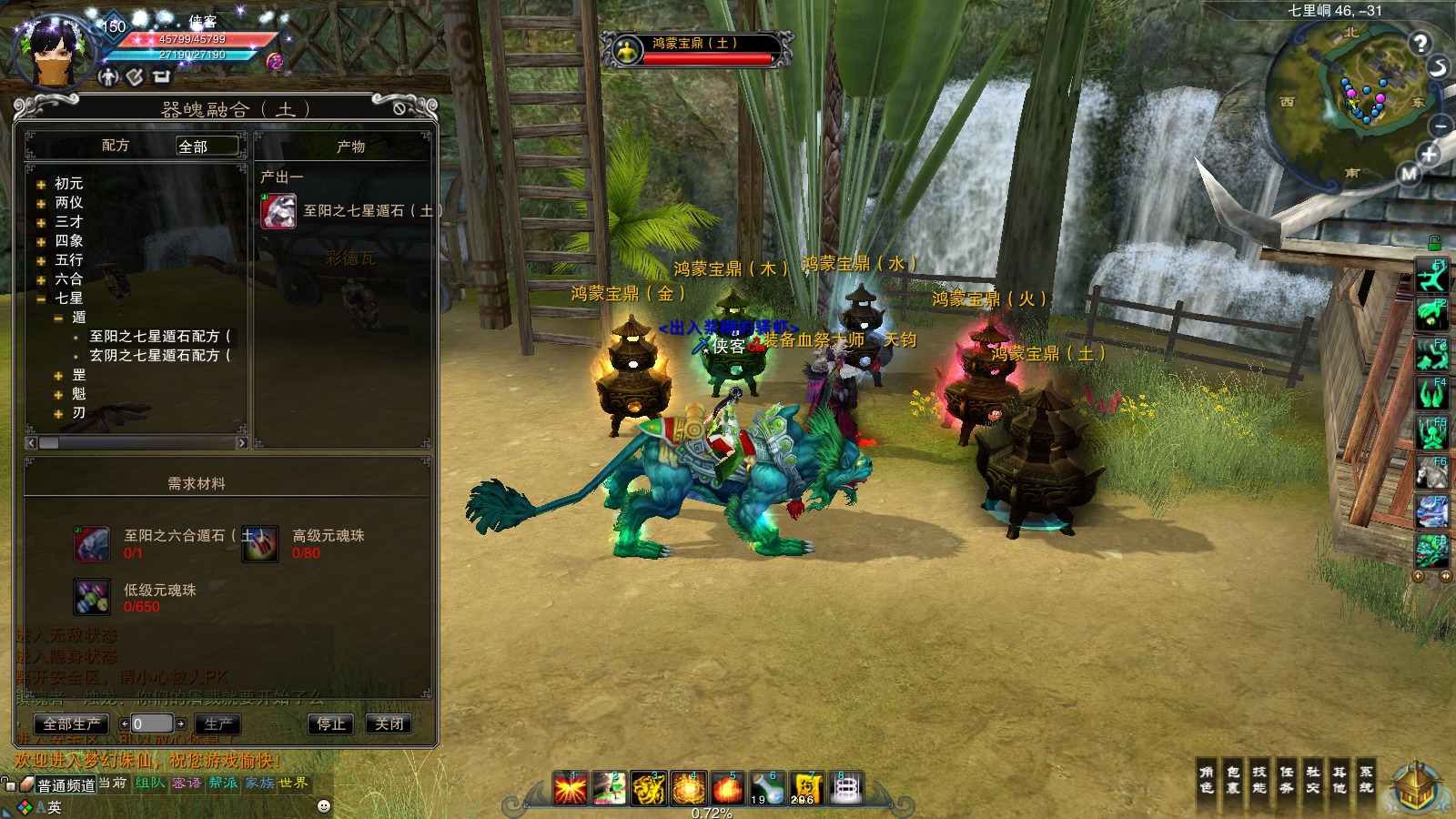The width and height of the screenshot is (1456, 819).
Task: Increase the production quantity with the right arrow
Action: (x=181, y=724)
